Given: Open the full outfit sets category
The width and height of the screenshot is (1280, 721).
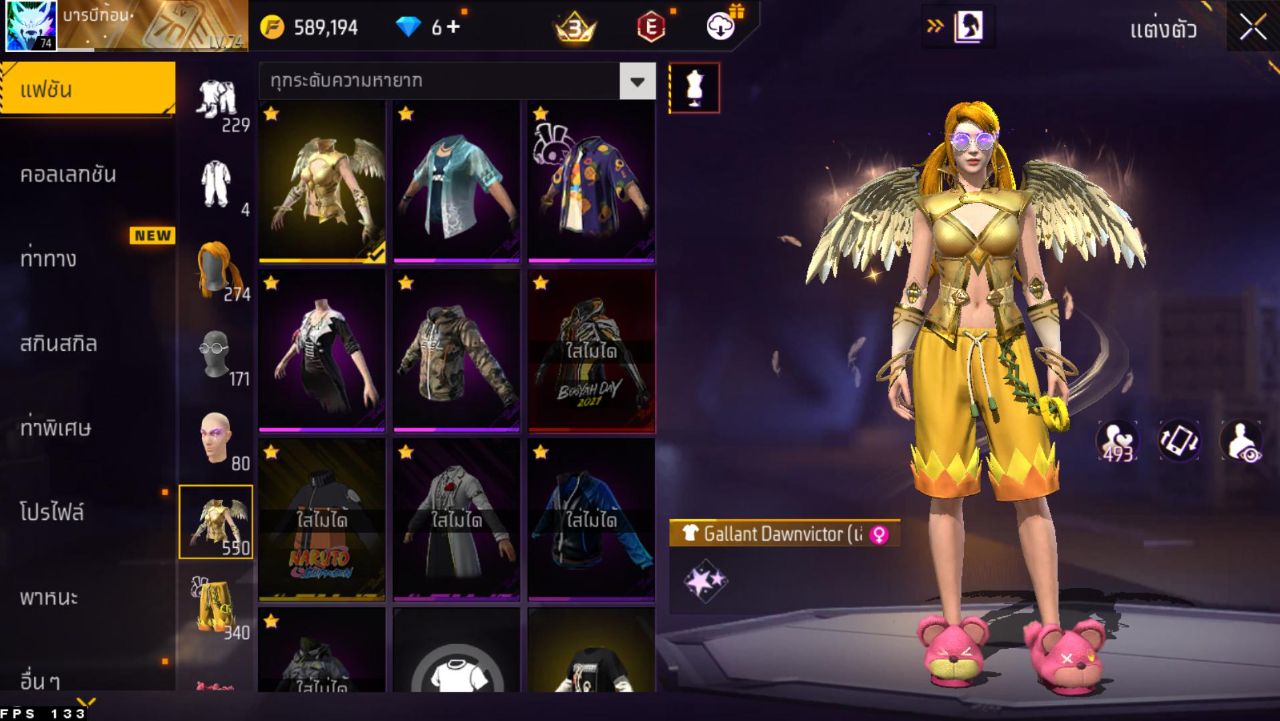Looking at the screenshot, I should (x=216, y=183).
